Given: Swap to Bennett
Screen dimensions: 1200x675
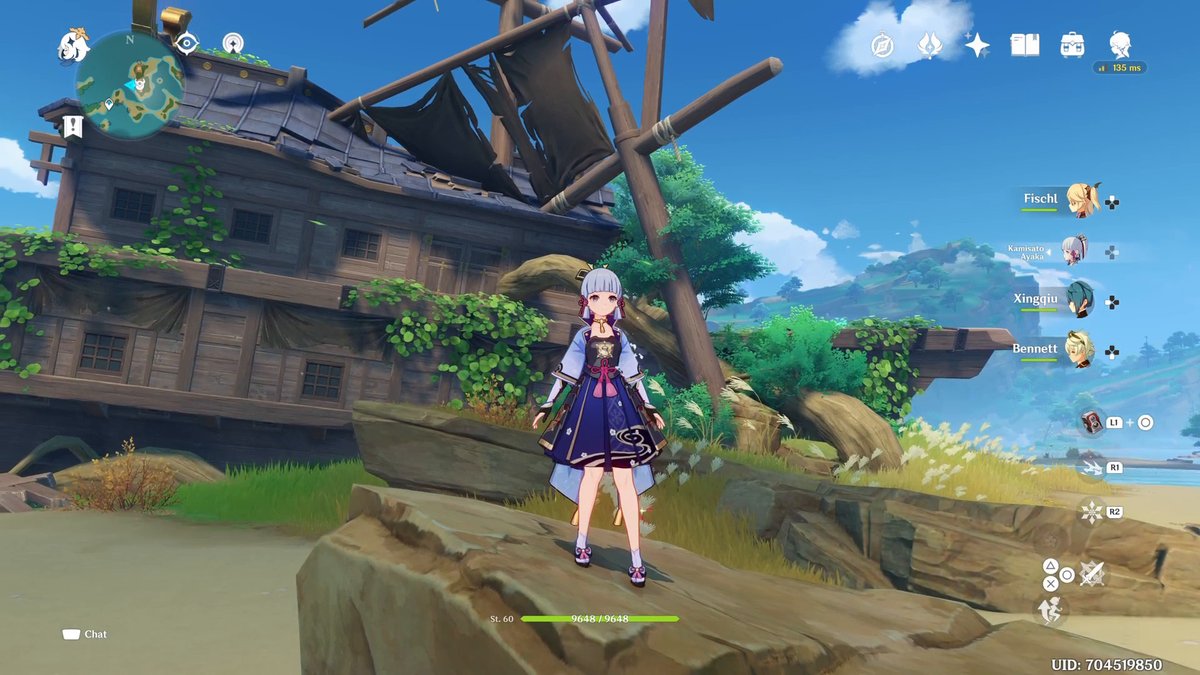Looking at the screenshot, I should tap(1080, 350).
